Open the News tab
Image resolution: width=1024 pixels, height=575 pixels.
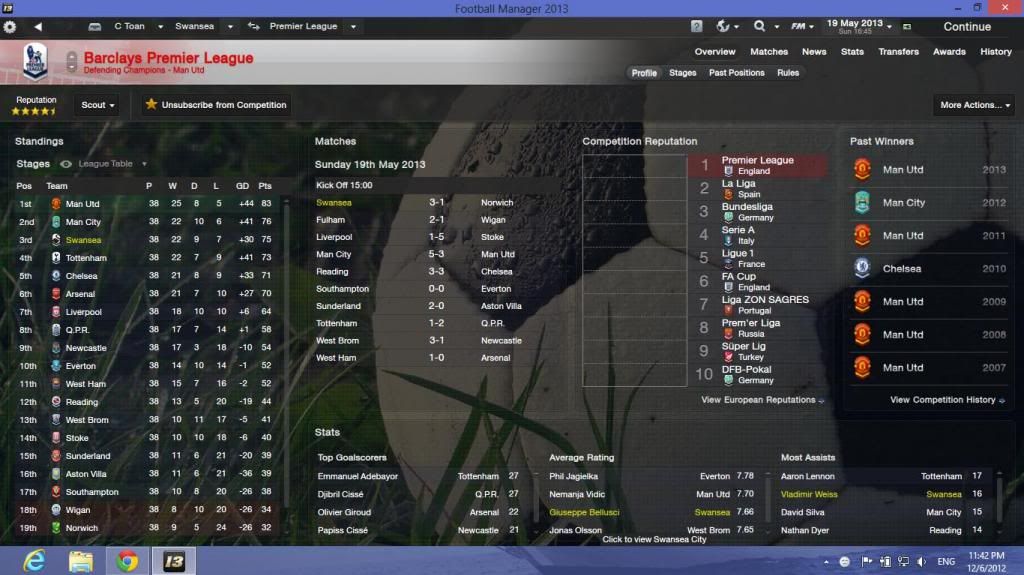coord(814,52)
